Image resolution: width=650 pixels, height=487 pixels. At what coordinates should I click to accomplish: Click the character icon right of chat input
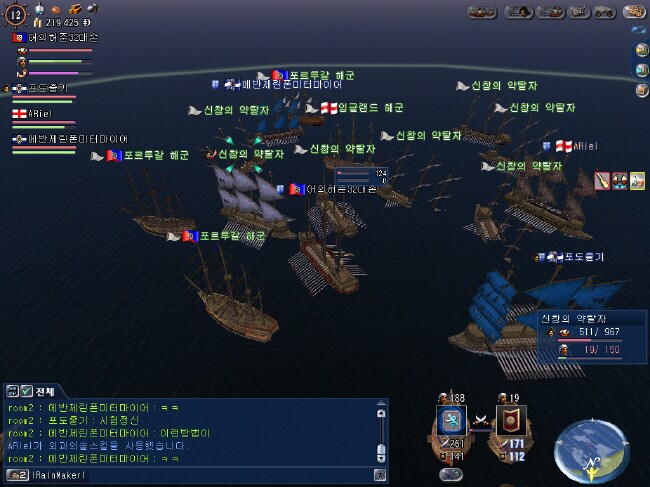click(x=379, y=475)
